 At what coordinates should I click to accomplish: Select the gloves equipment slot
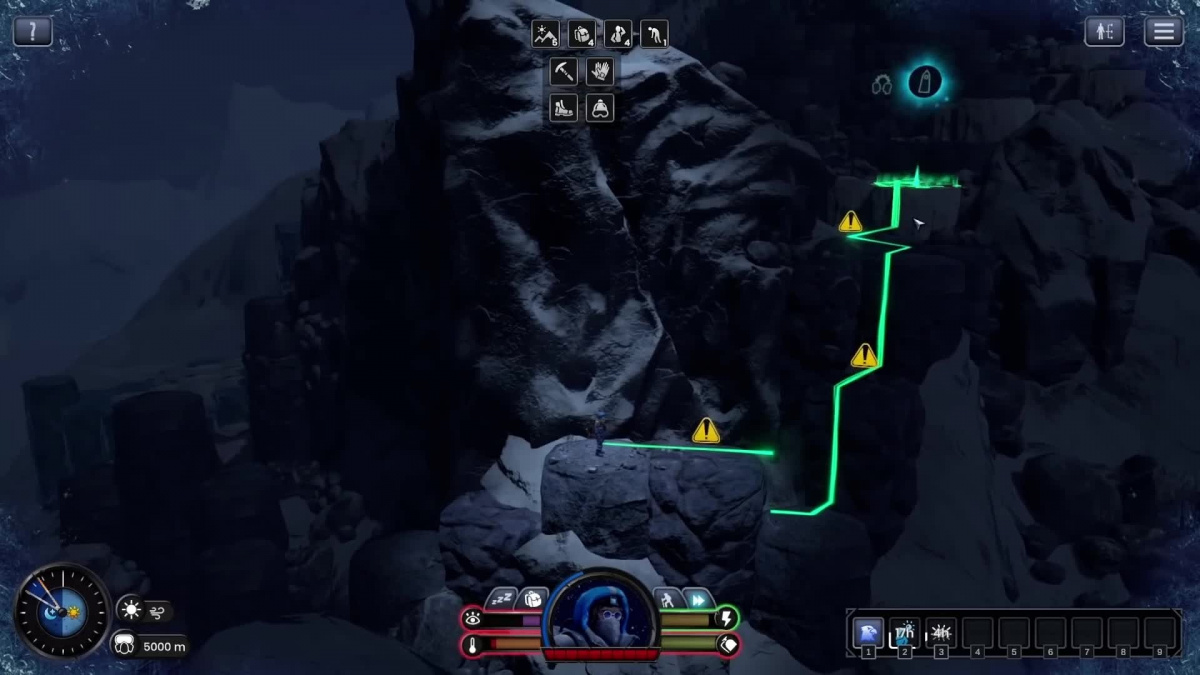pos(600,71)
